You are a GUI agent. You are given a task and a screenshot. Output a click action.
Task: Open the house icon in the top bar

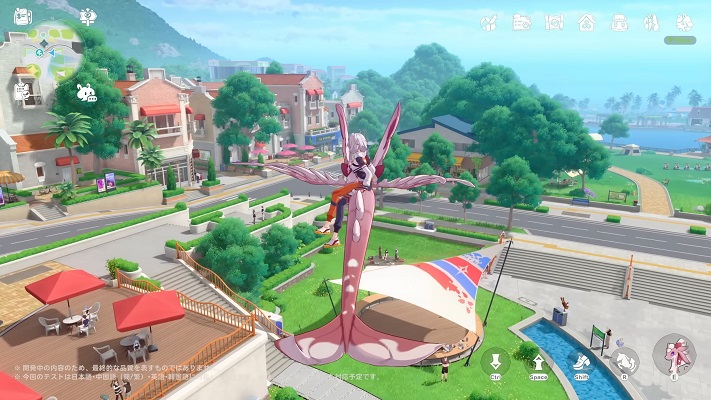(x=586, y=21)
